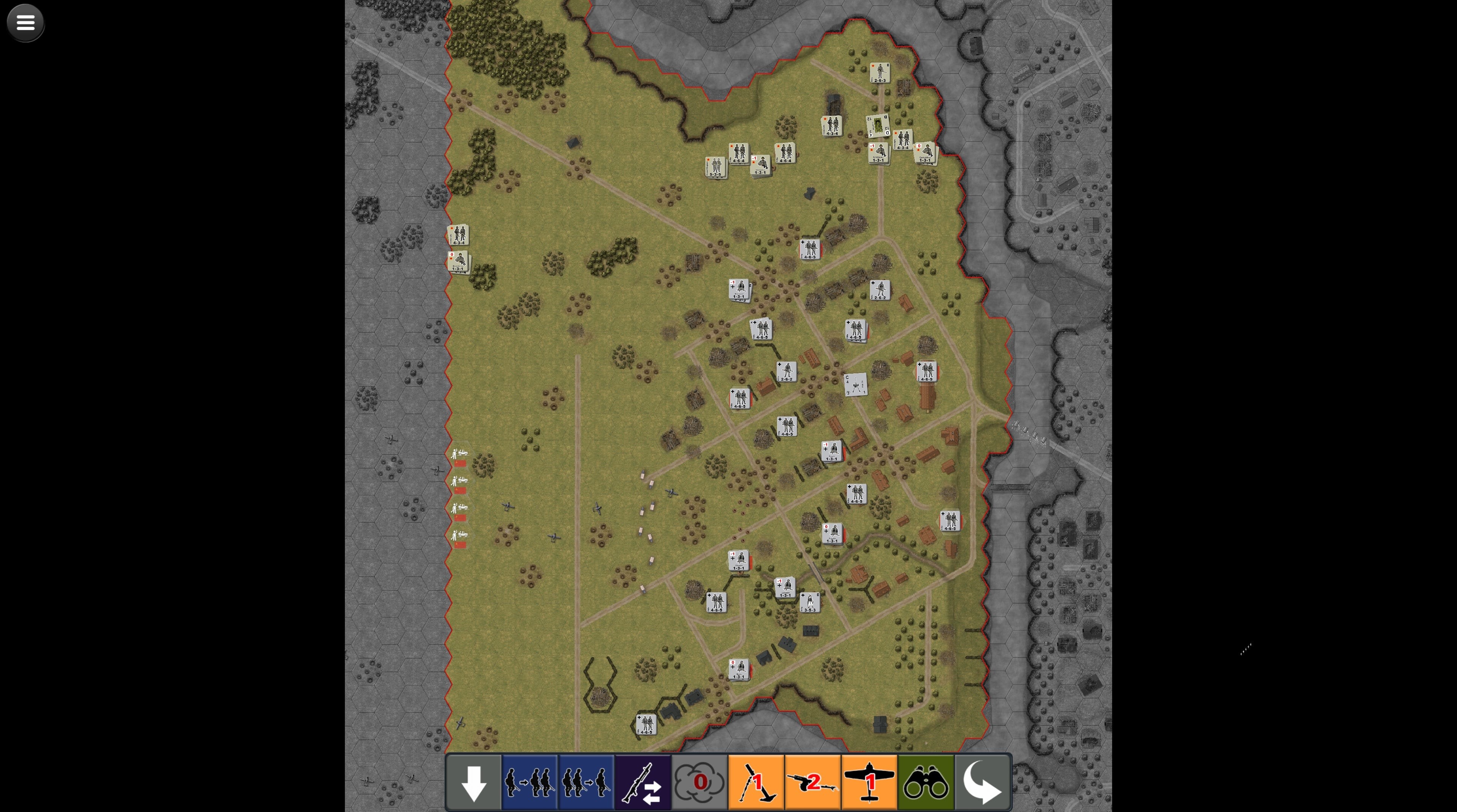
Task: Toggle smoke placement mode
Action: (x=699, y=782)
